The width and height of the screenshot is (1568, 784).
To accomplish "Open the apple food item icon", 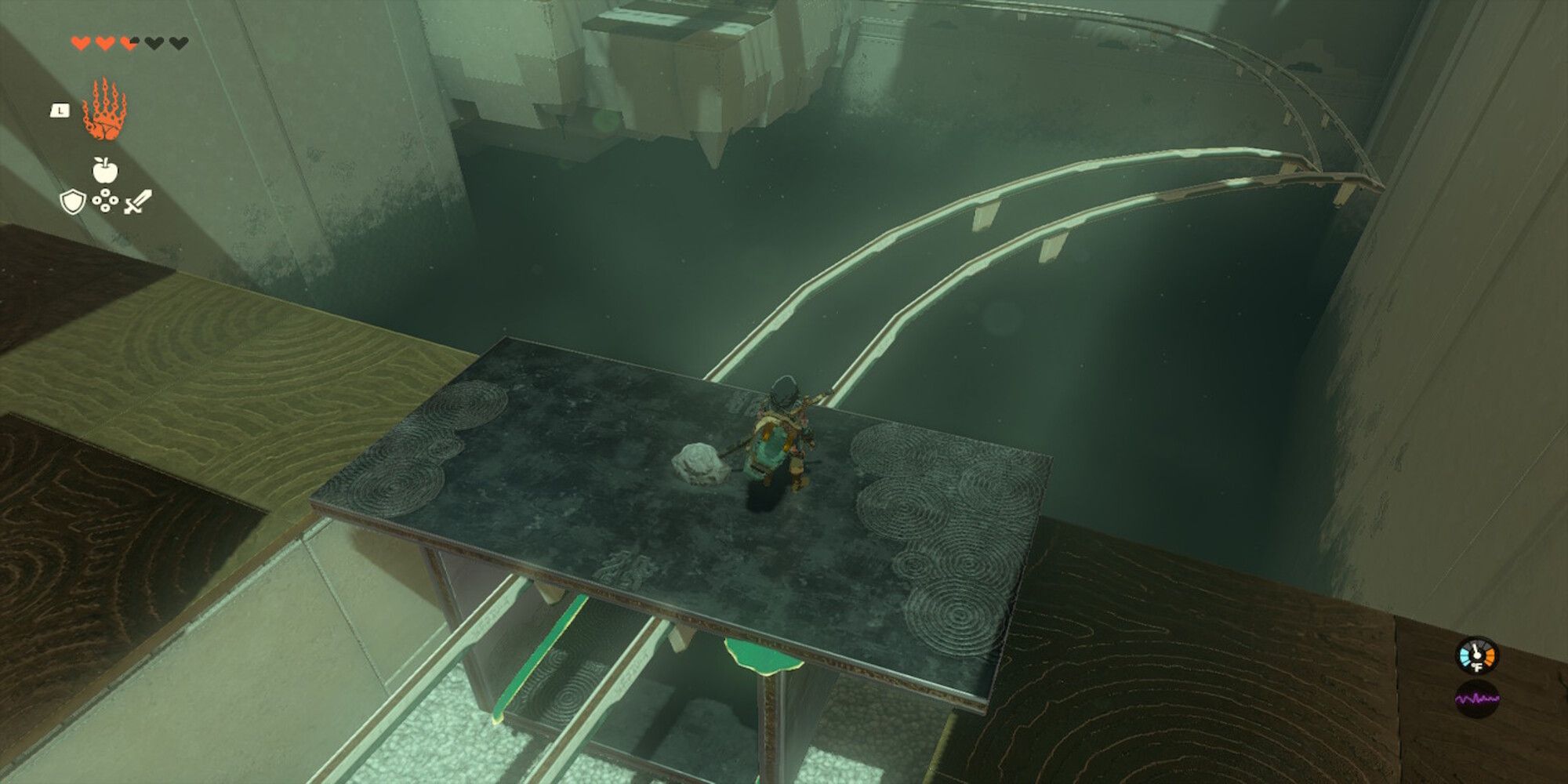I will (104, 170).
